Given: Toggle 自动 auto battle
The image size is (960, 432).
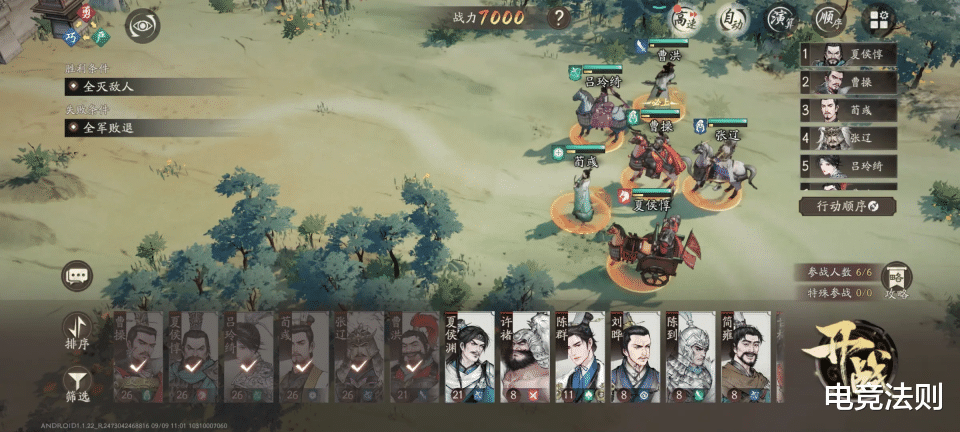Looking at the screenshot, I should coord(733,19).
